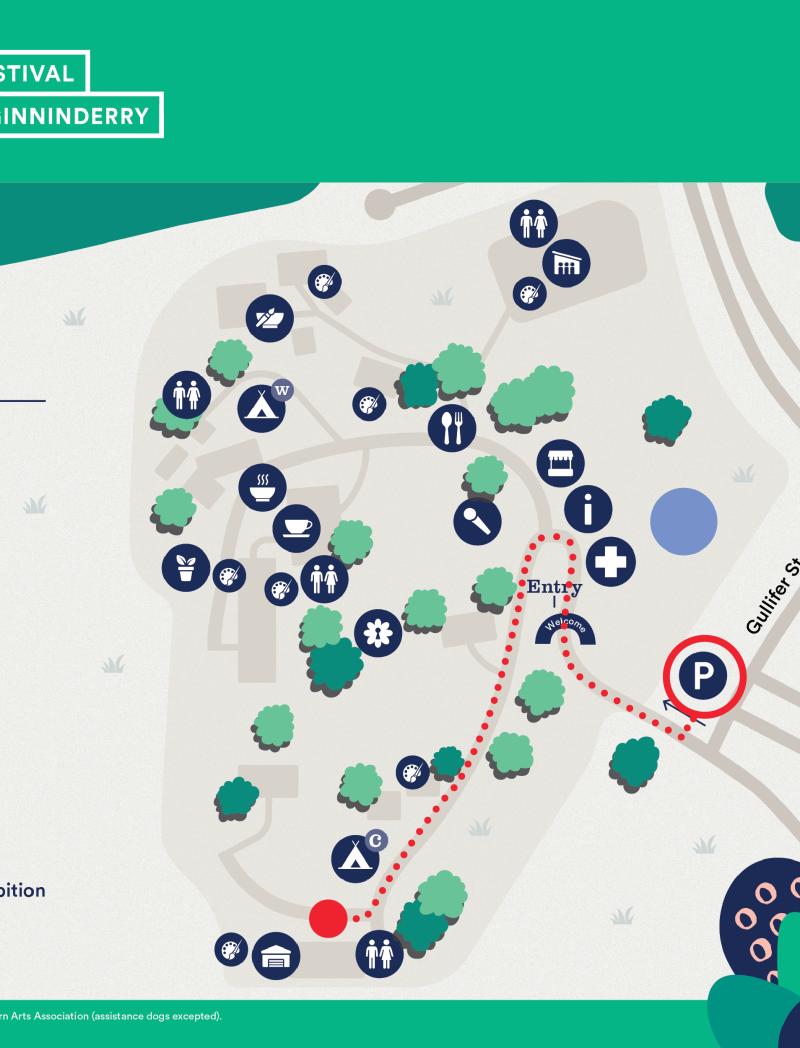
Task: Select the pavilion building marker
Action: pos(566,264)
